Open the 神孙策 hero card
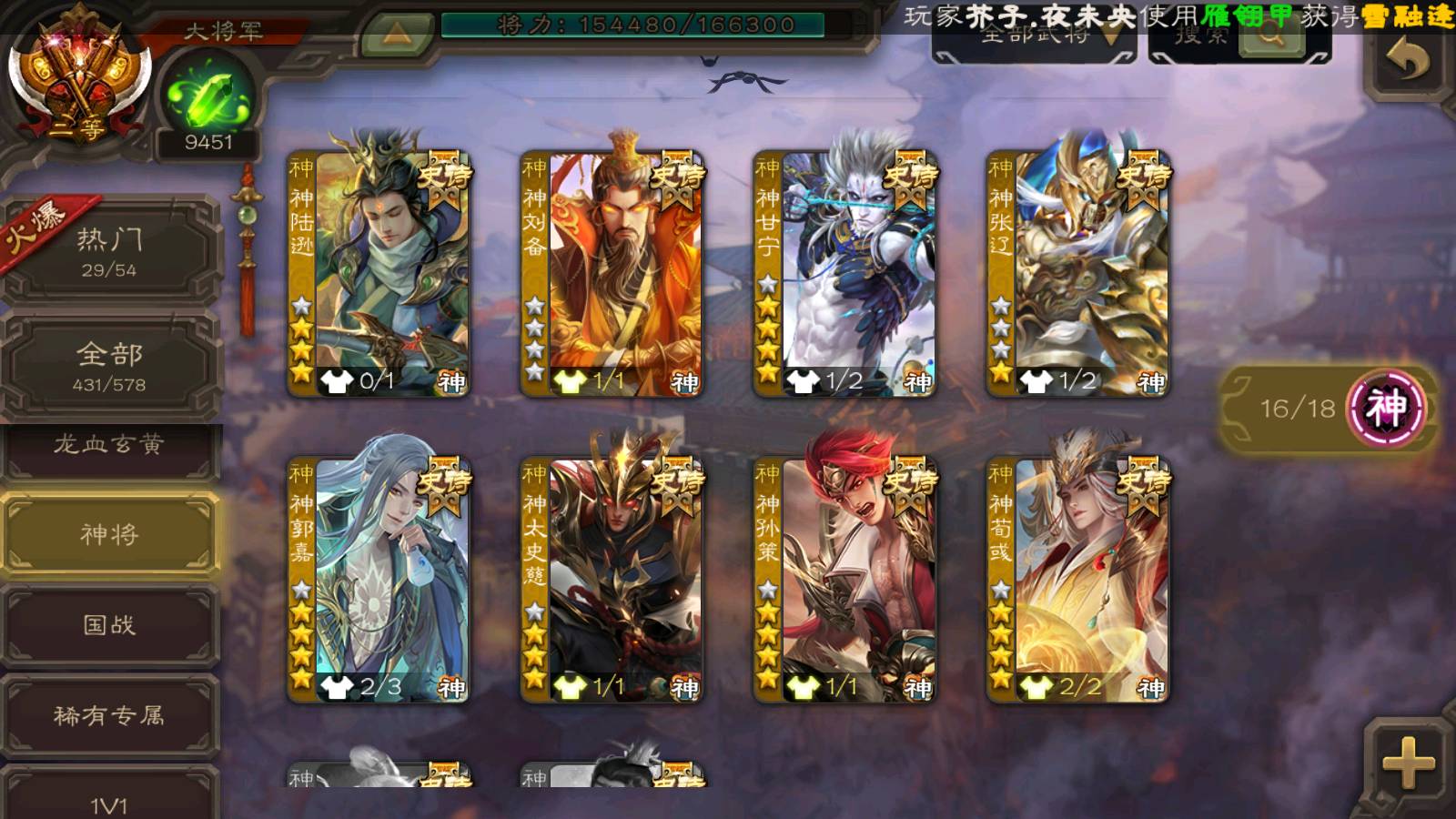The image size is (1456, 819). coord(844,579)
